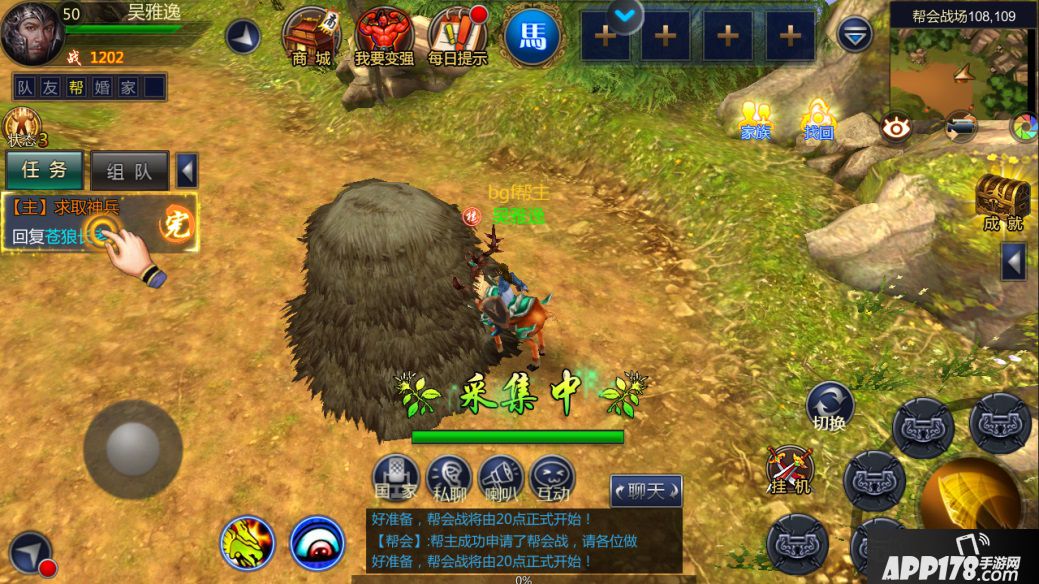Toggle the eye visibility icon below minimap
This screenshot has width=1039, height=584.
coord(895,127)
